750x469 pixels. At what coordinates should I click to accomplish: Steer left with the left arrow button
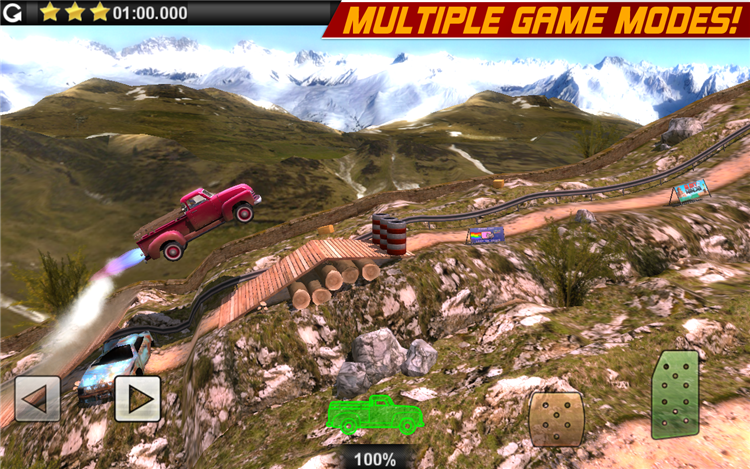tap(37, 398)
